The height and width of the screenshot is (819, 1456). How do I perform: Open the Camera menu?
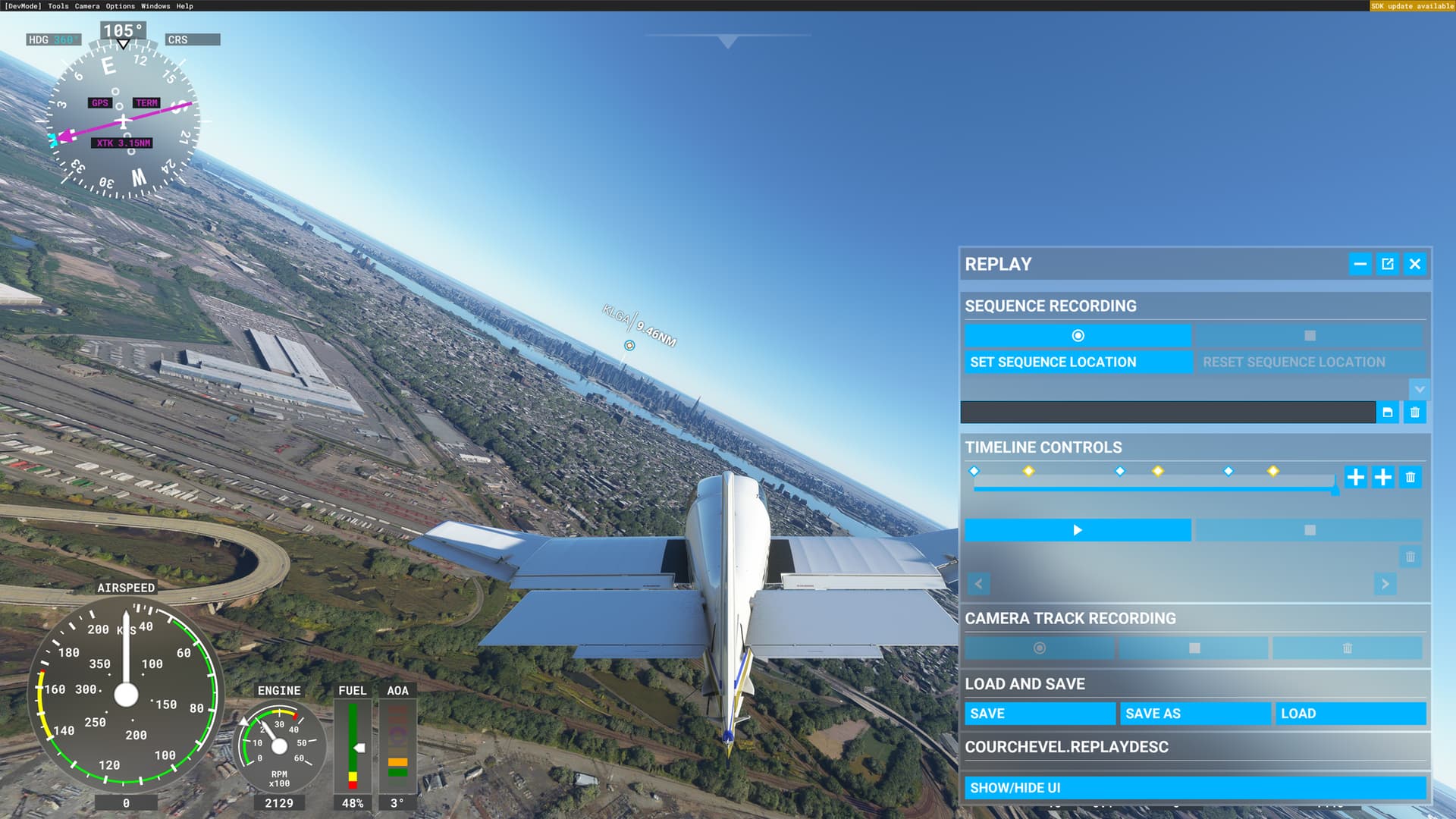86,6
